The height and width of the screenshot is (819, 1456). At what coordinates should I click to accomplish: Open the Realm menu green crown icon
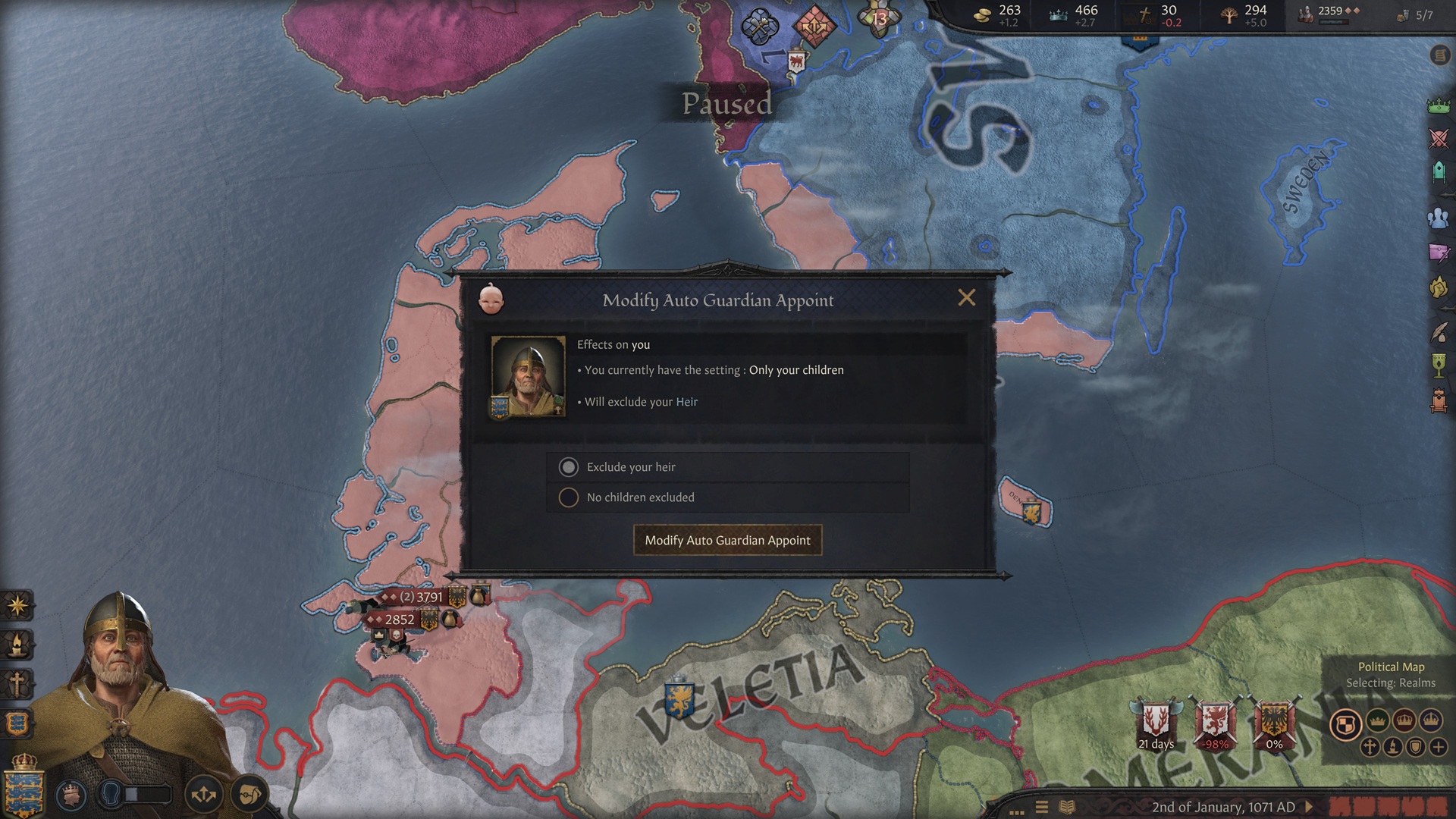pos(1438,106)
